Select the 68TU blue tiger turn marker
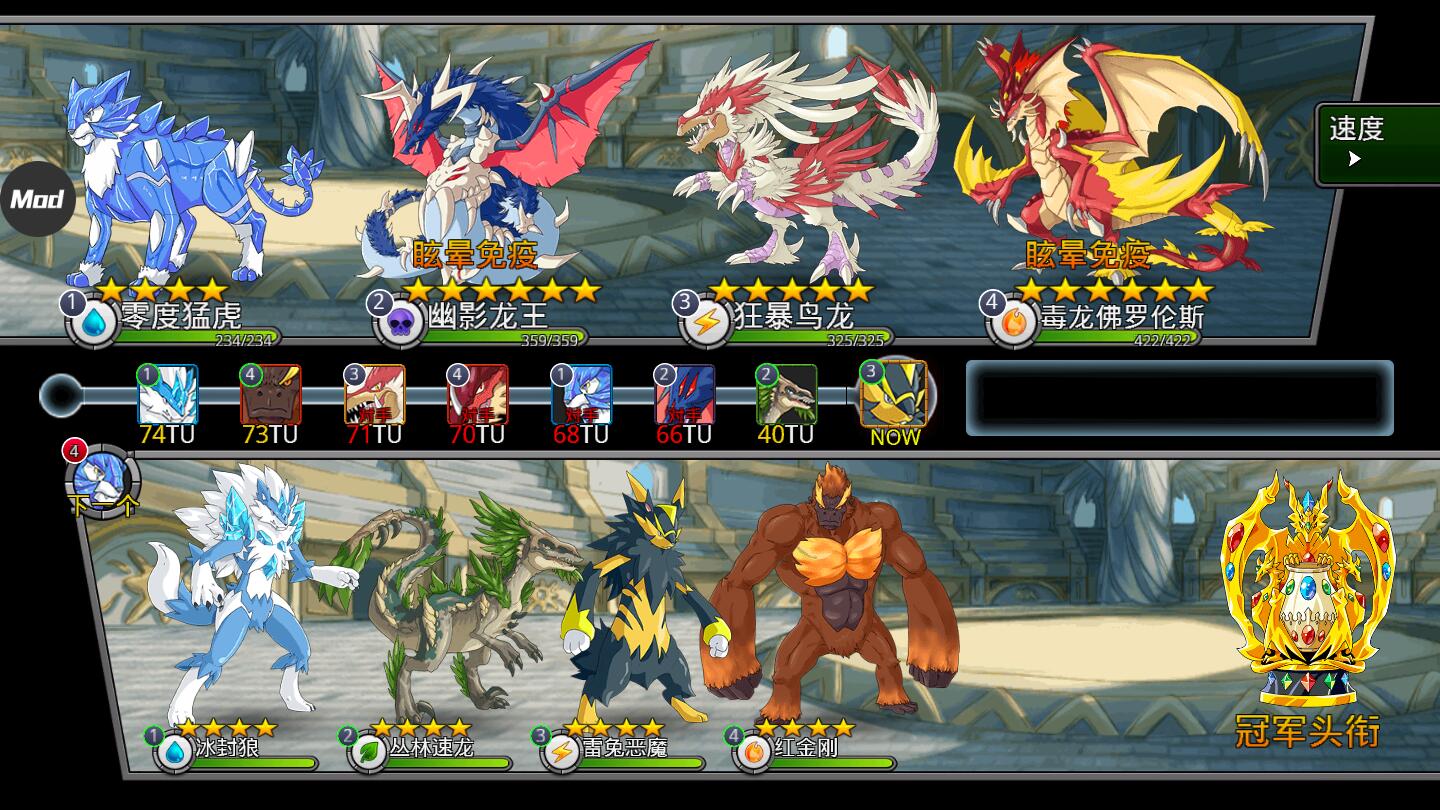Image resolution: width=1440 pixels, height=810 pixels. [x=581, y=395]
